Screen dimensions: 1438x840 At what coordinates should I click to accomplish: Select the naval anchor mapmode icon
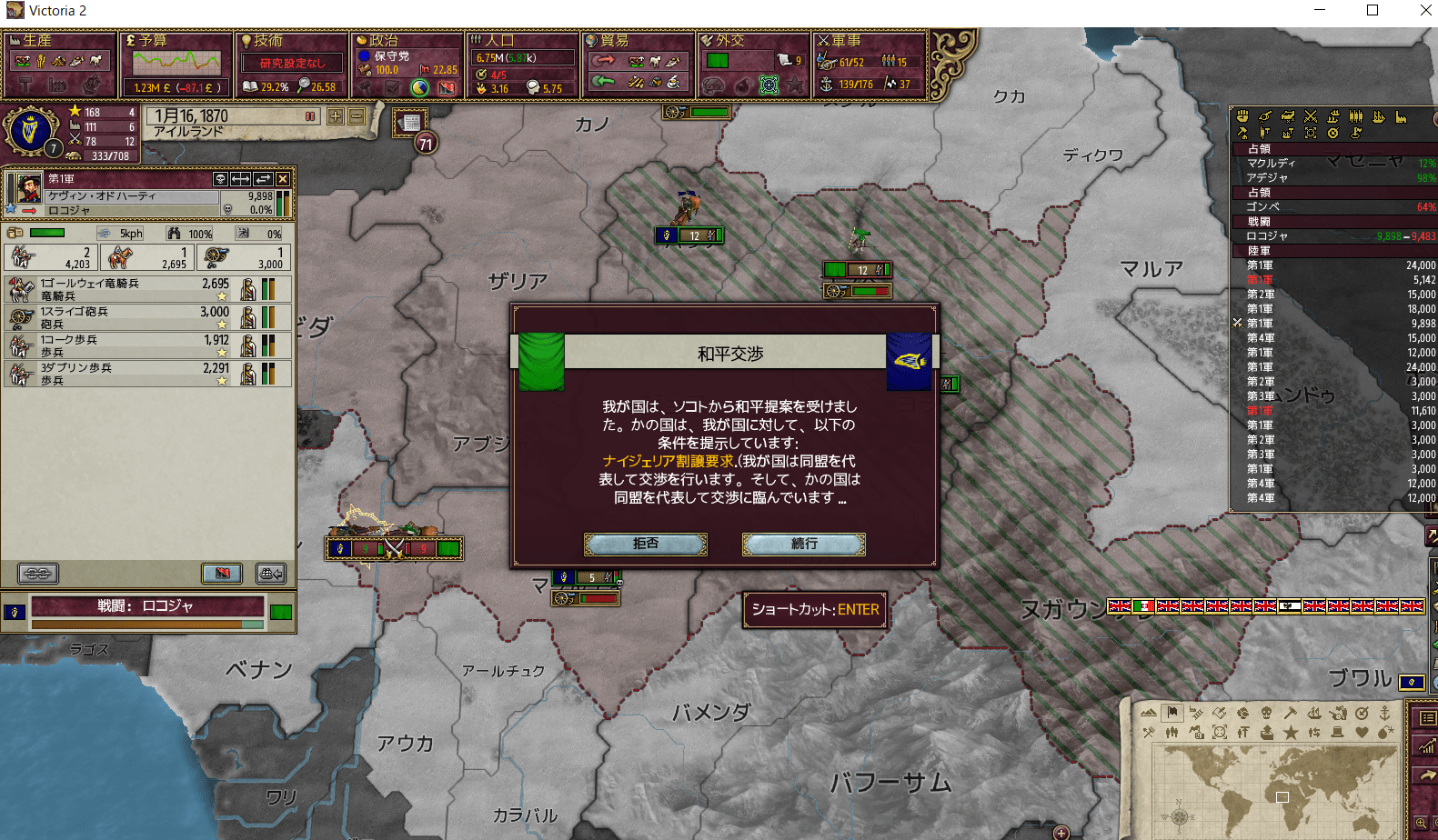1386,713
